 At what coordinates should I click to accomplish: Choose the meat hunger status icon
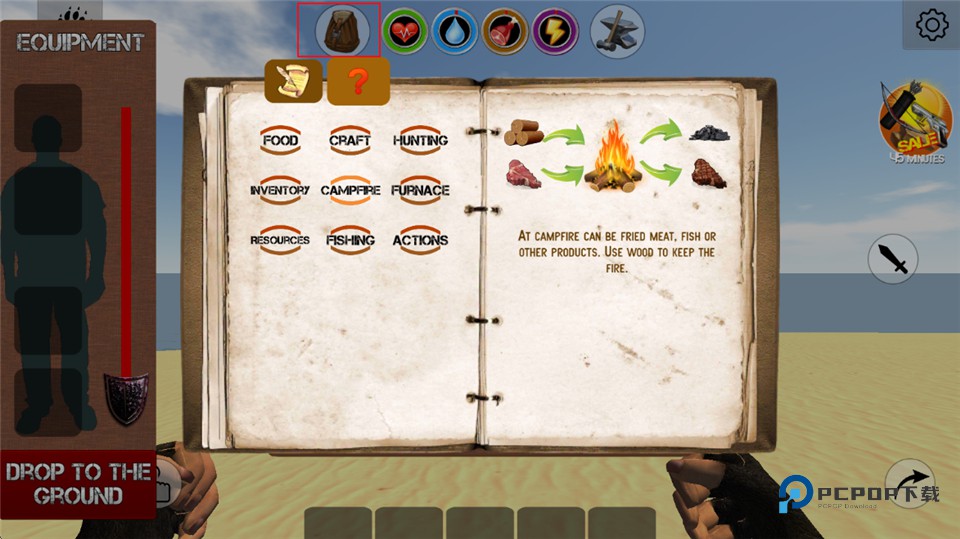(x=505, y=31)
